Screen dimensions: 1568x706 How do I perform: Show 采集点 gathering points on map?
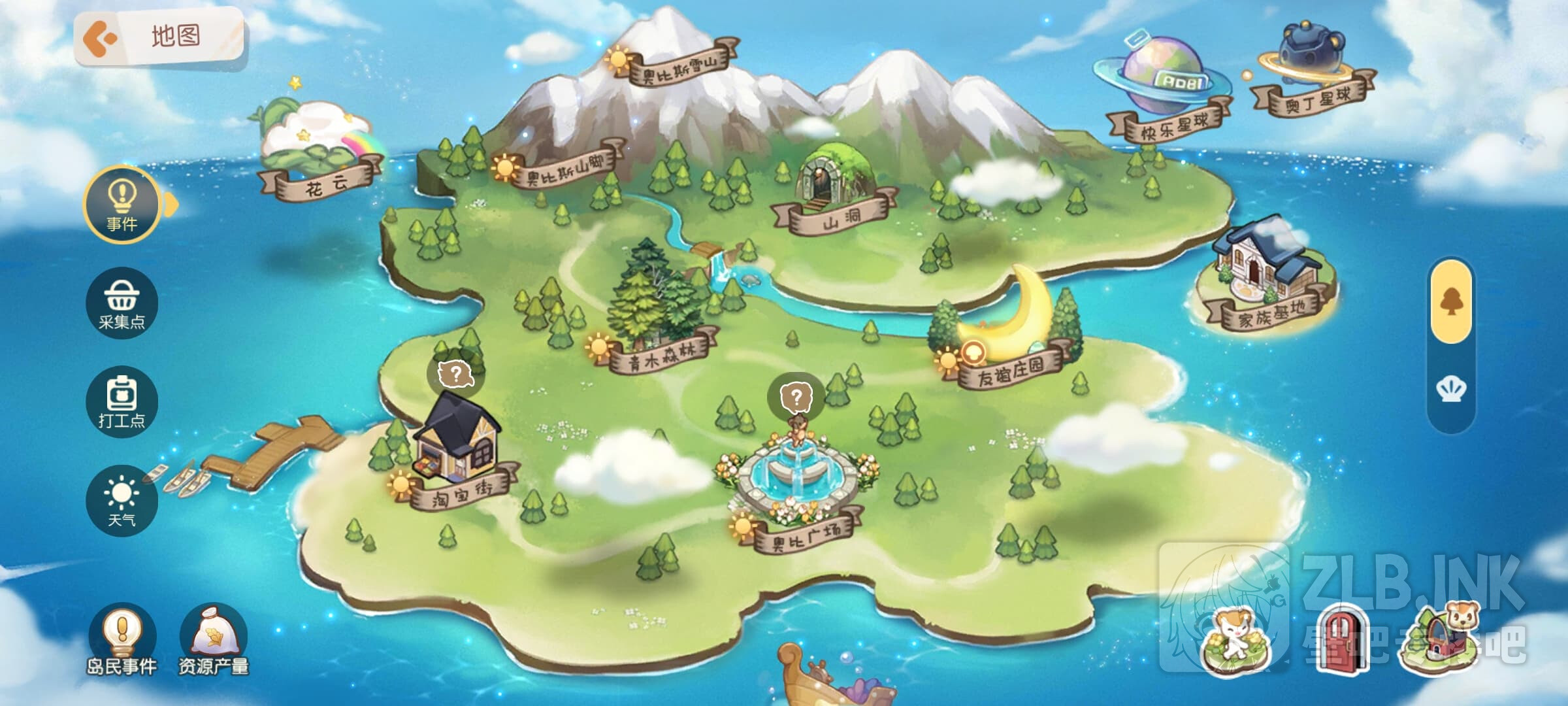(x=122, y=304)
